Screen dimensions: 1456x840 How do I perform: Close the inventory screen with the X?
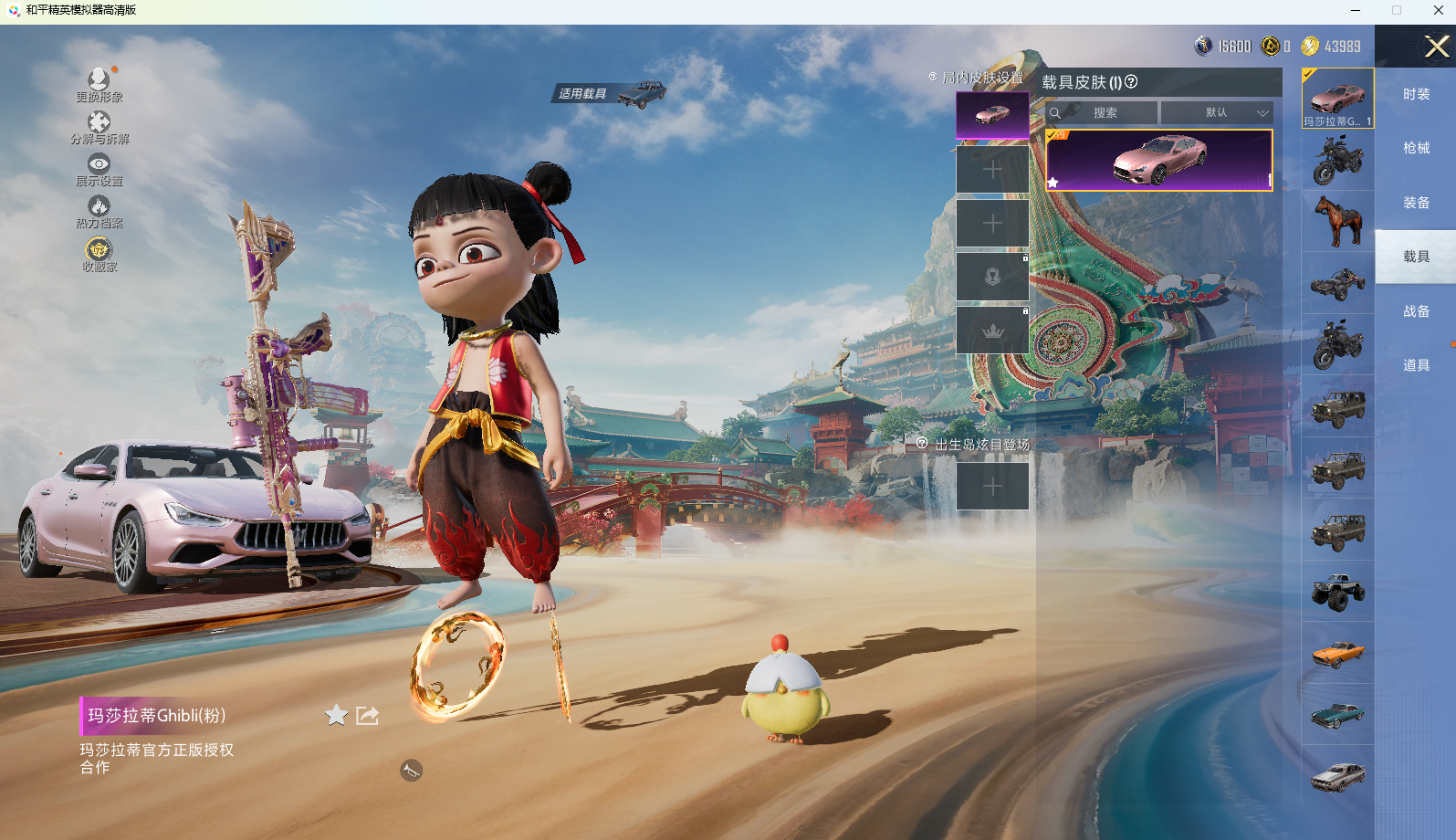[1436, 47]
